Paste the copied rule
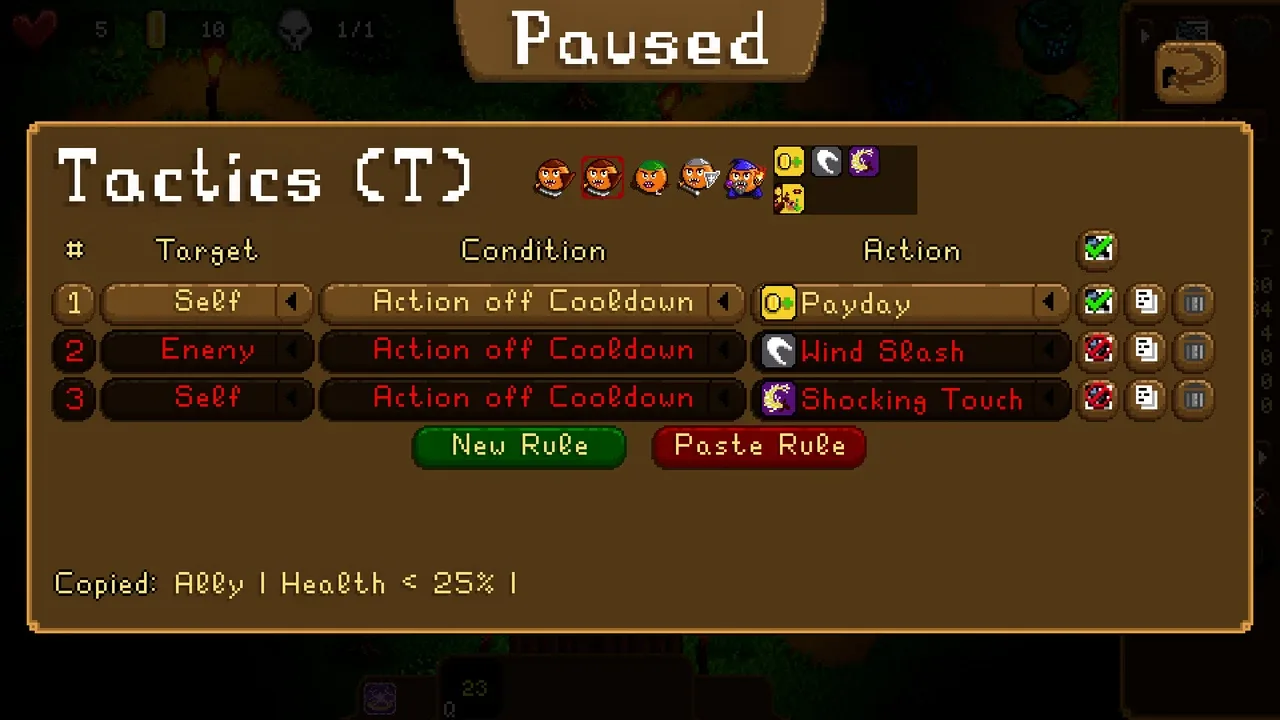 pos(758,446)
